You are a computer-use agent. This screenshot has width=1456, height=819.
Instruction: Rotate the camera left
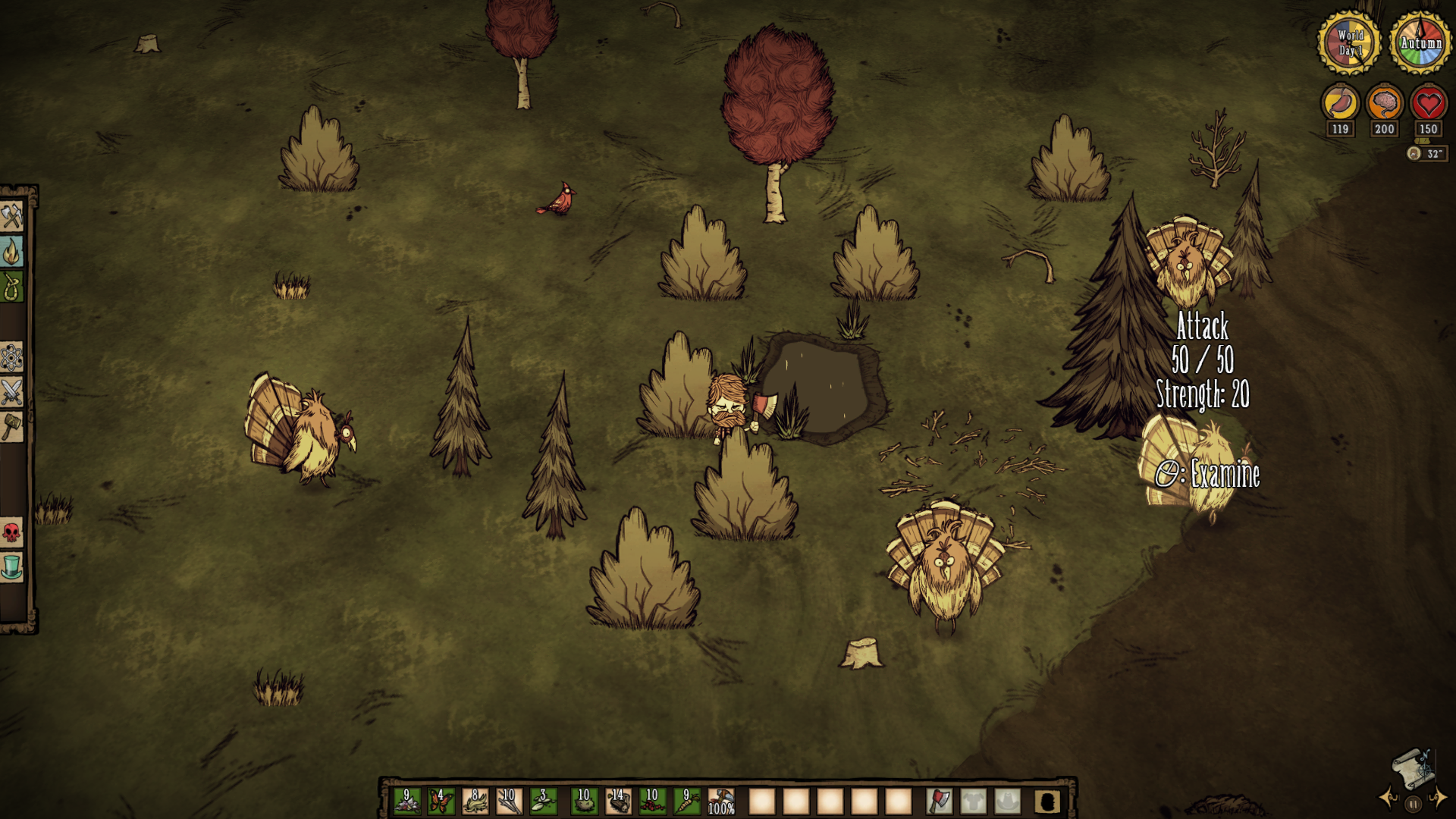(x=1389, y=798)
